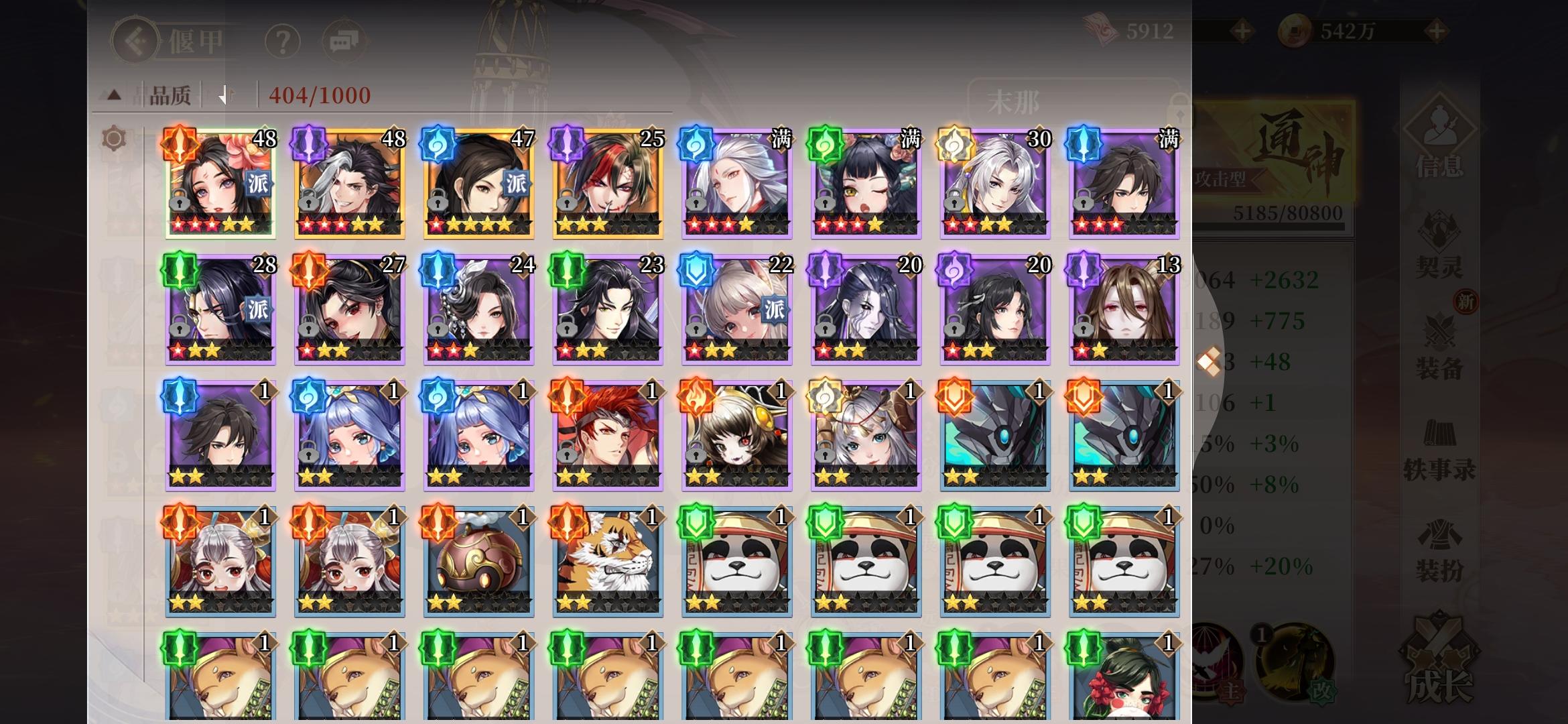Screen dimensions: 1568x724
Task: Click the help question mark icon
Action: (x=283, y=40)
